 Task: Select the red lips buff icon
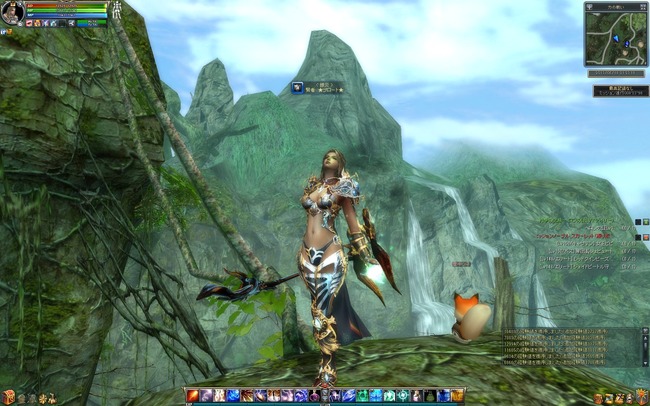29,23
